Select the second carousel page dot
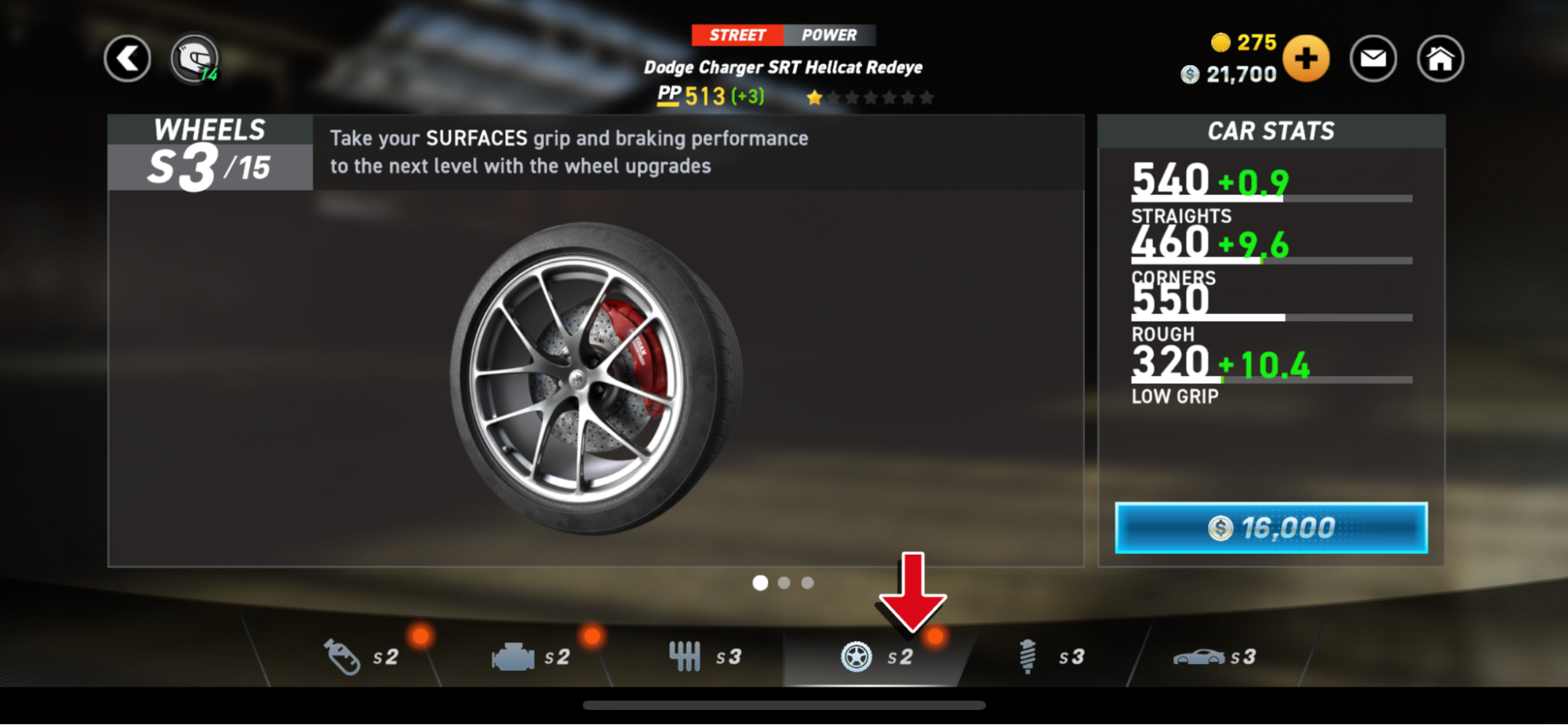This screenshot has width=1568, height=725. click(784, 582)
